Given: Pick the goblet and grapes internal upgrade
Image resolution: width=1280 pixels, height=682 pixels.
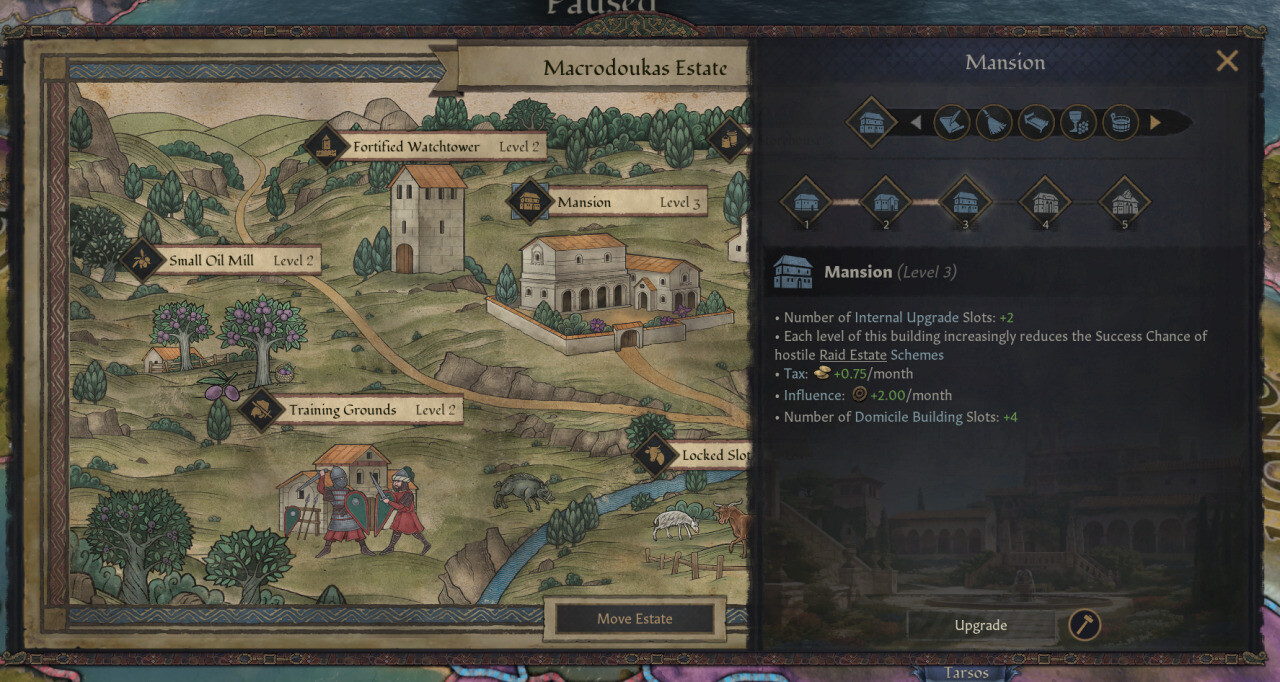Looking at the screenshot, I should [x=1078, y=123].
